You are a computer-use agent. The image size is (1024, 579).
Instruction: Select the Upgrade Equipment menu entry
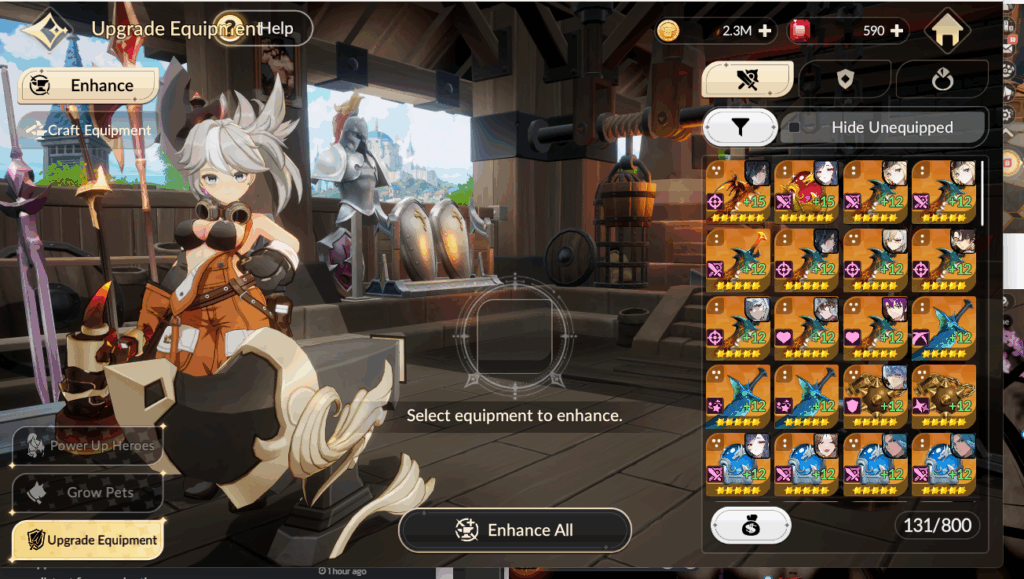coord(88,540)
